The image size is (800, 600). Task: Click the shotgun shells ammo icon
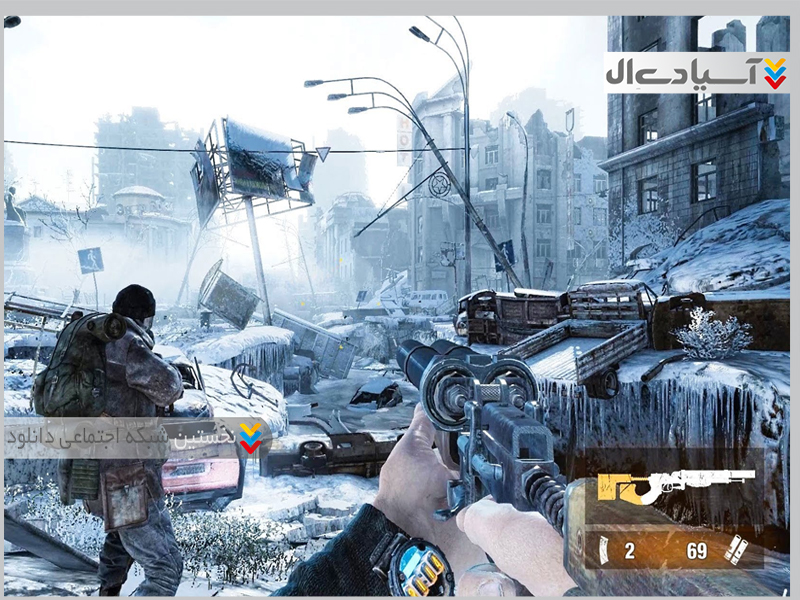pyautogui.click(x=737, y=548)
